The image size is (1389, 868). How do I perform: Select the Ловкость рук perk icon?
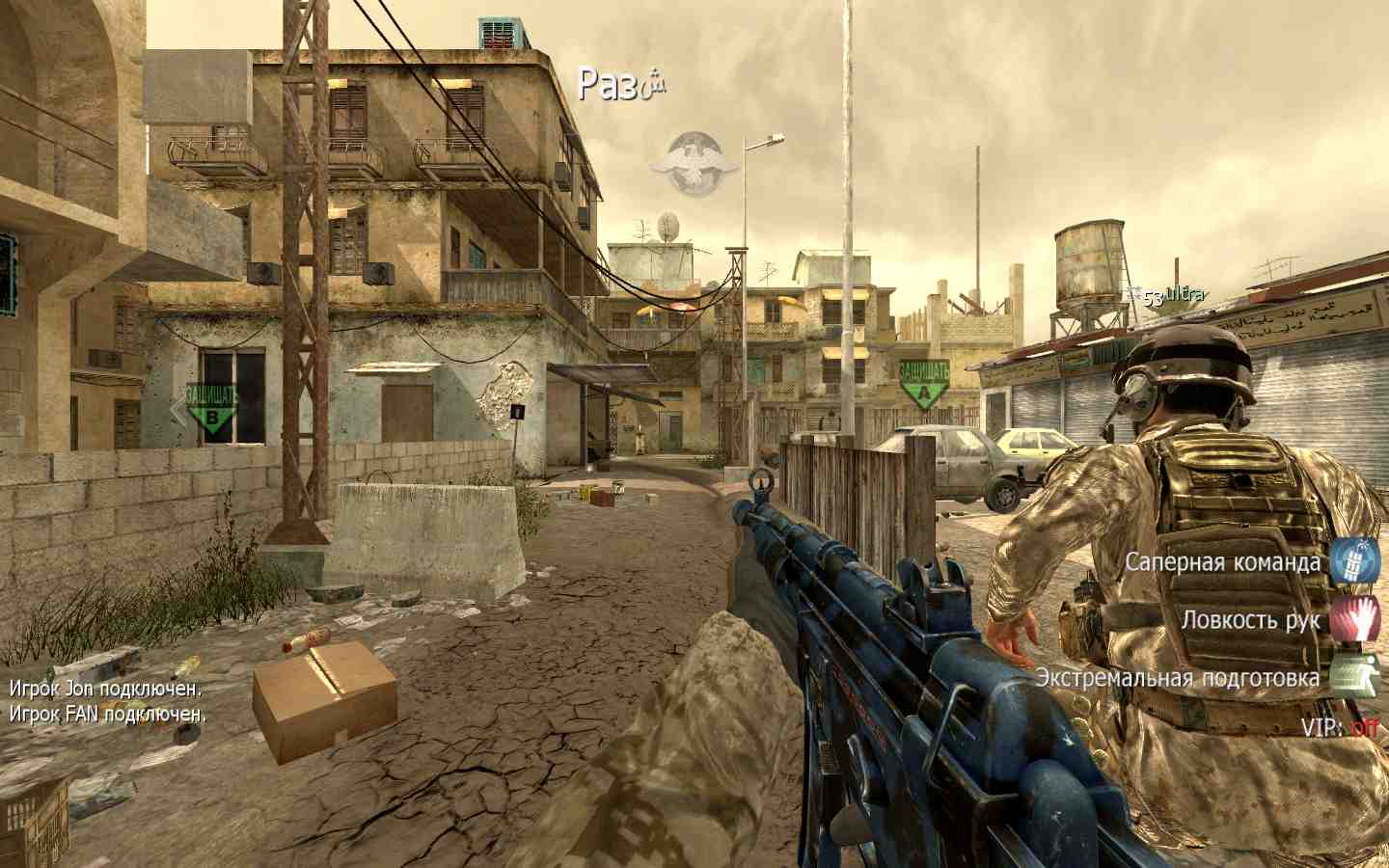point(1355,618)
